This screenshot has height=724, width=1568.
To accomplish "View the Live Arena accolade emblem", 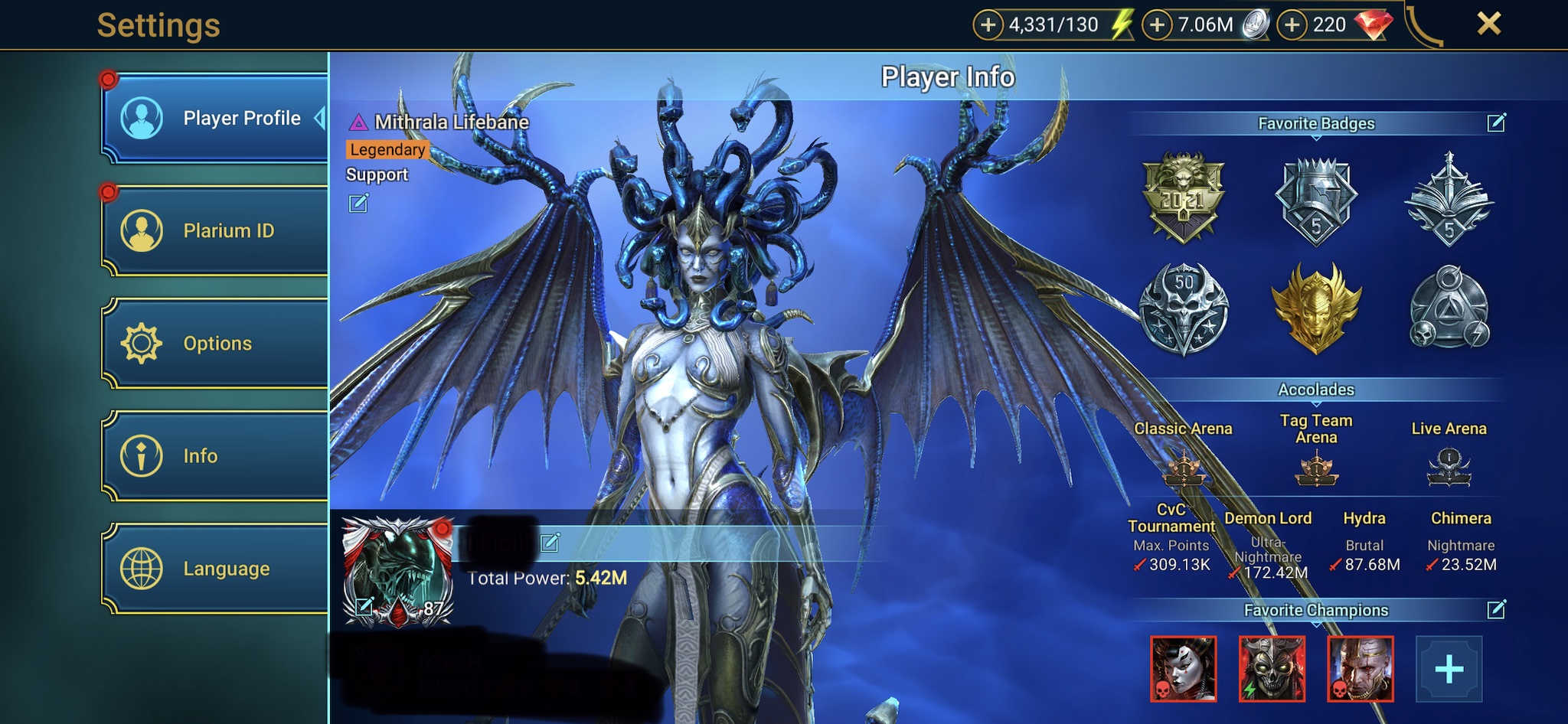I will pyautogui.click(x=1449, y=467).
